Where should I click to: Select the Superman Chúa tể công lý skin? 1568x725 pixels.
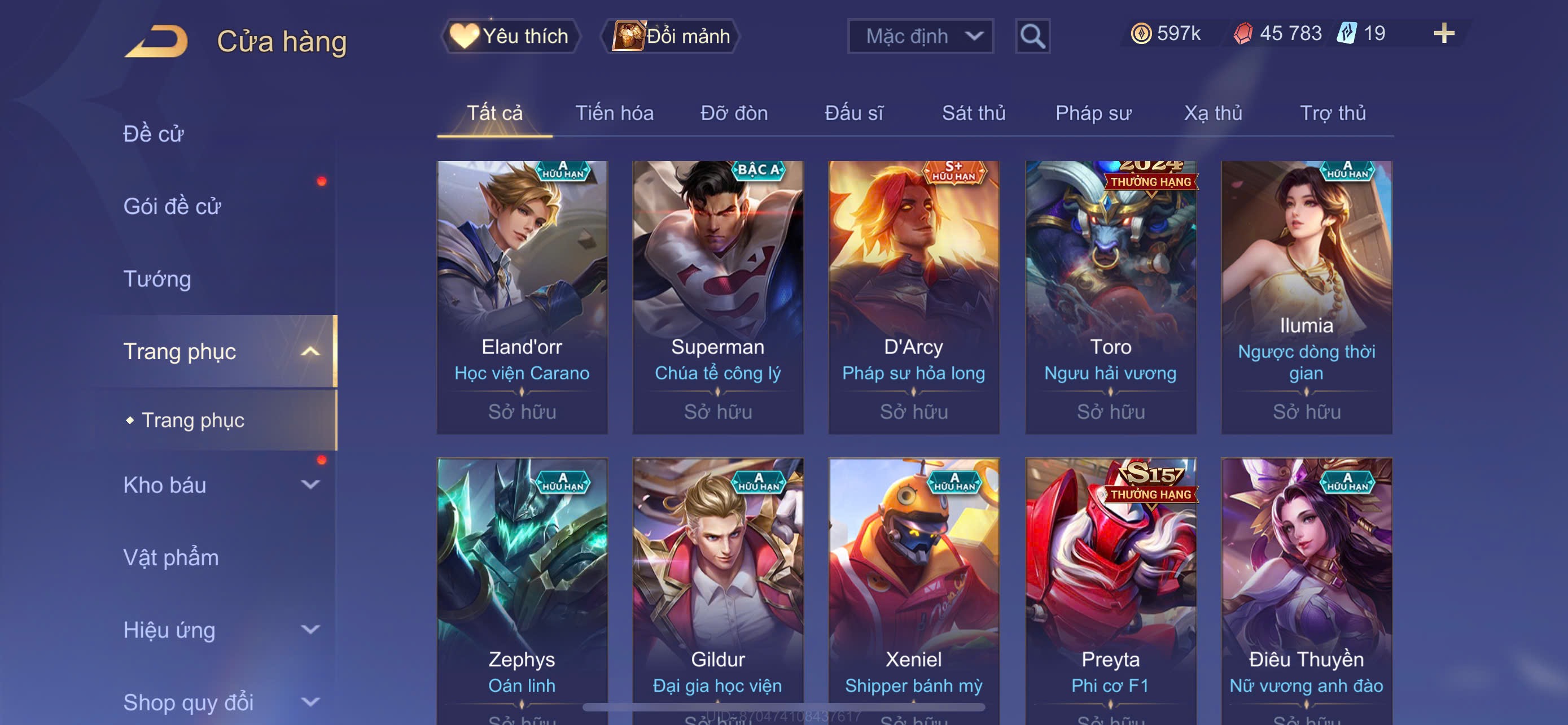point(717,296)
